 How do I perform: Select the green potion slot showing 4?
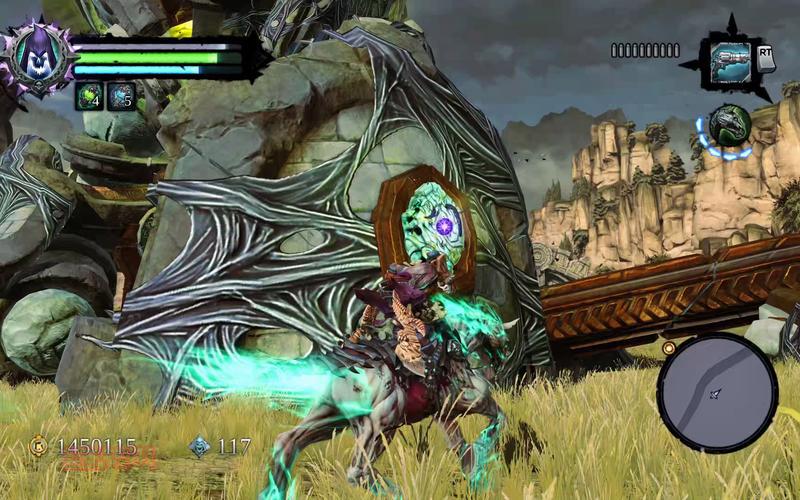click(89, 96)
